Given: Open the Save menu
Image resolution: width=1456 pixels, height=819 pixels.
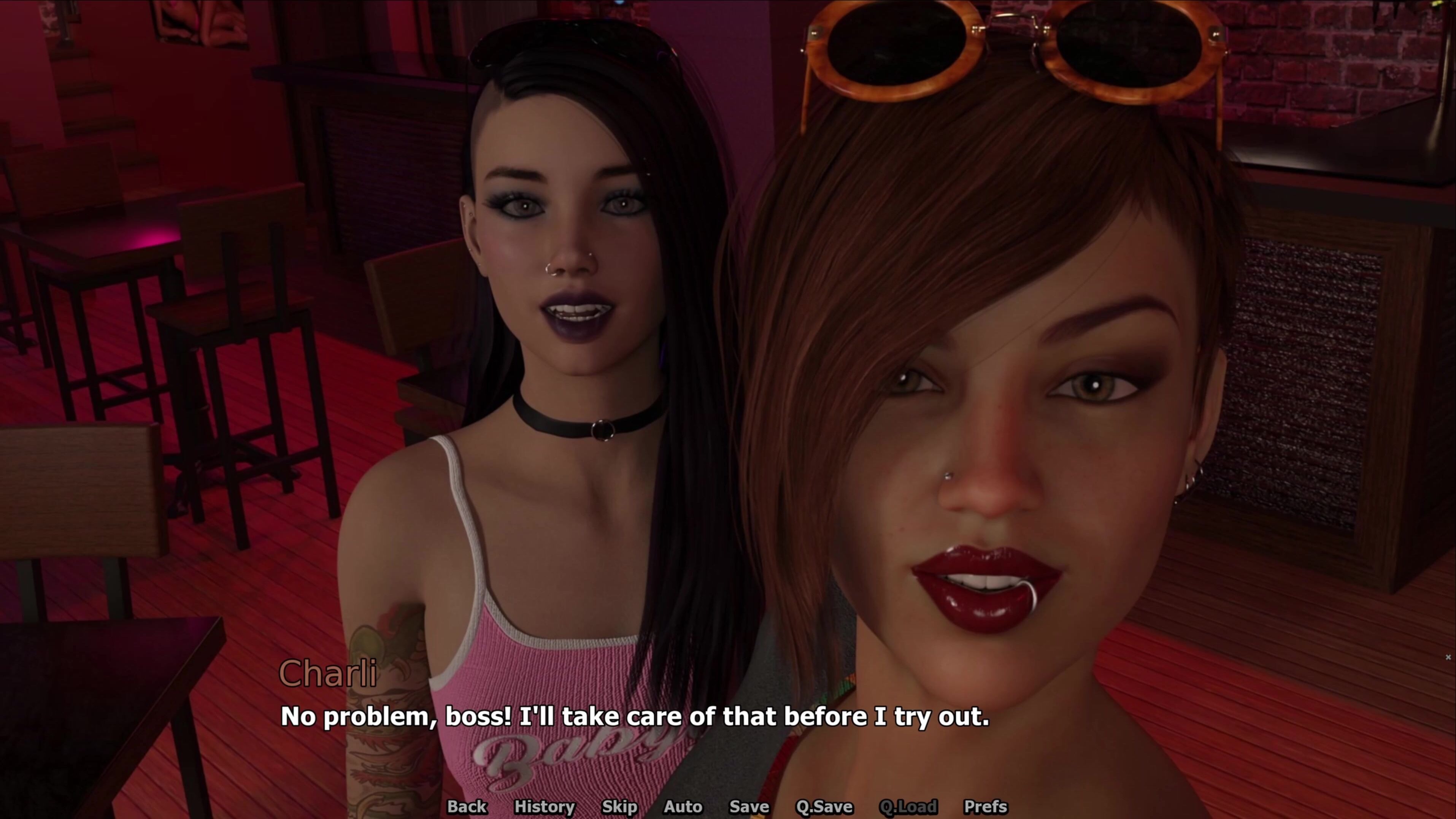Looking at the screenshot, I should [x=749, y=806].
